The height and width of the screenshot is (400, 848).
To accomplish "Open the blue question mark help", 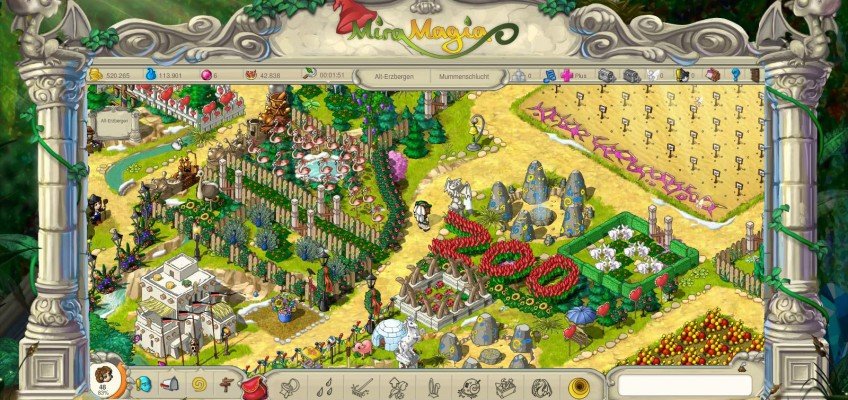I will [735, 75].
